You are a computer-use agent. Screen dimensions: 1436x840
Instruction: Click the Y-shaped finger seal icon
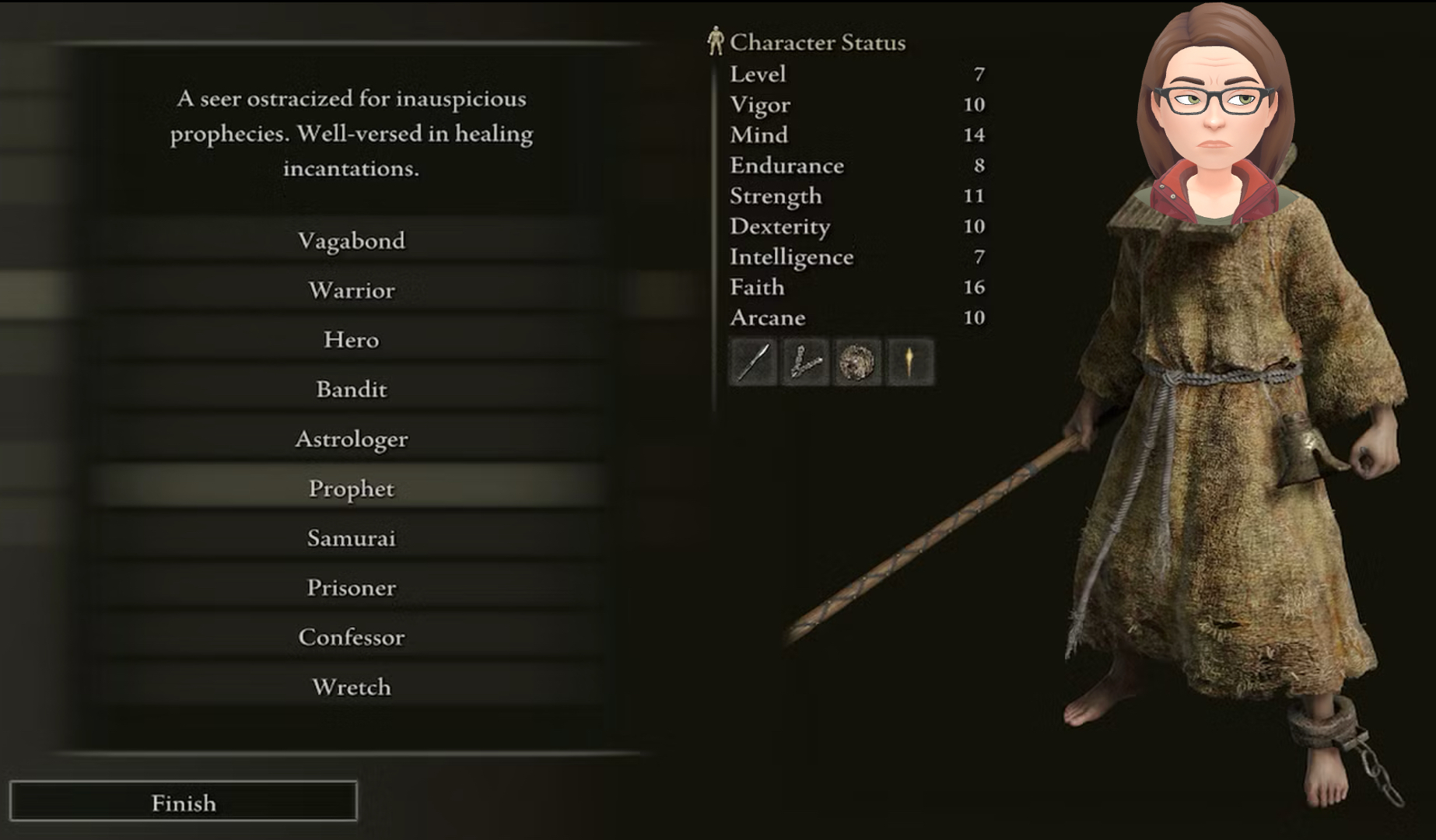pyautogui.click(x=805, y=362)
